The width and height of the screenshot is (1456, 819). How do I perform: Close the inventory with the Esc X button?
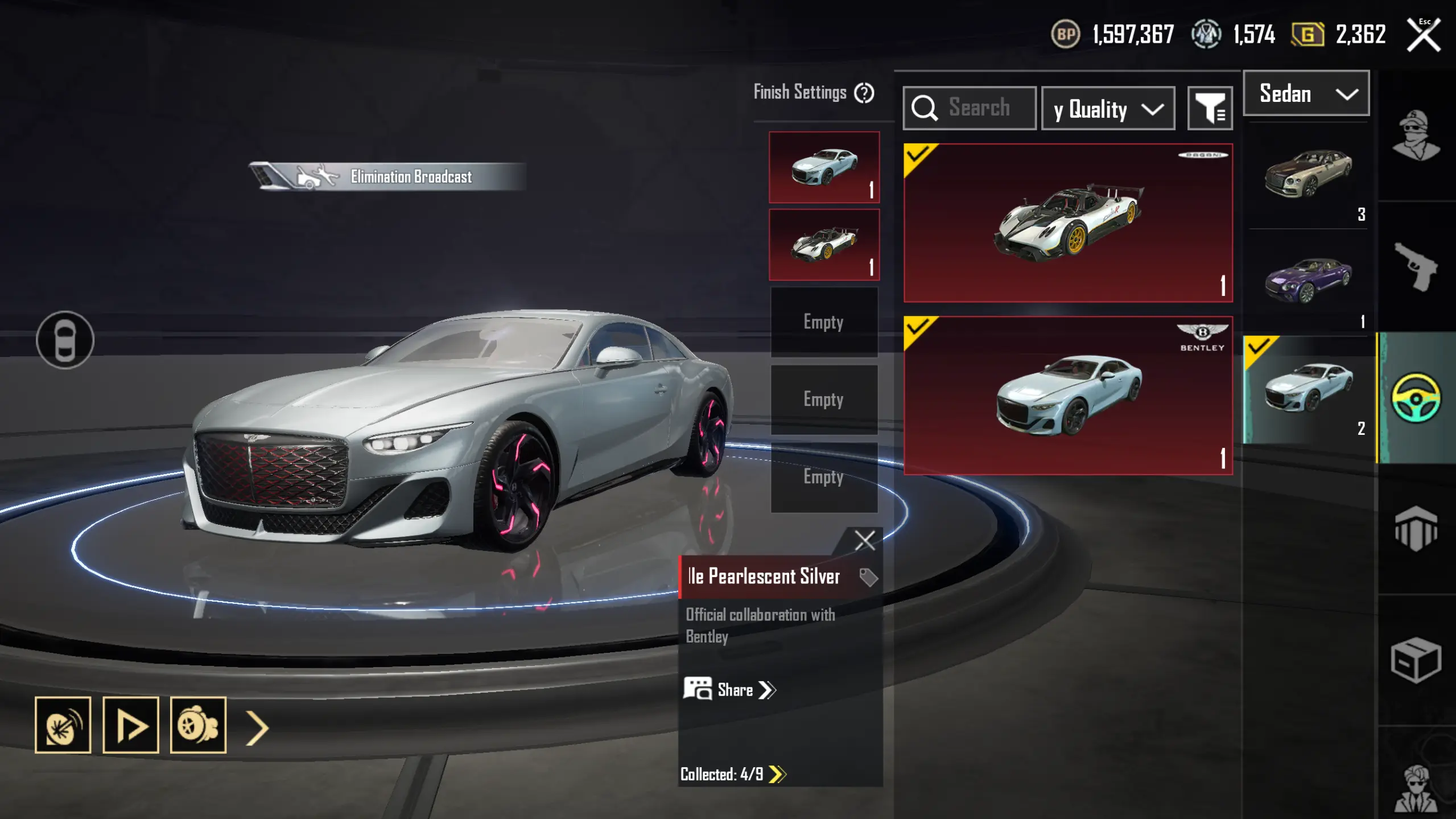tap(1423, 35)
